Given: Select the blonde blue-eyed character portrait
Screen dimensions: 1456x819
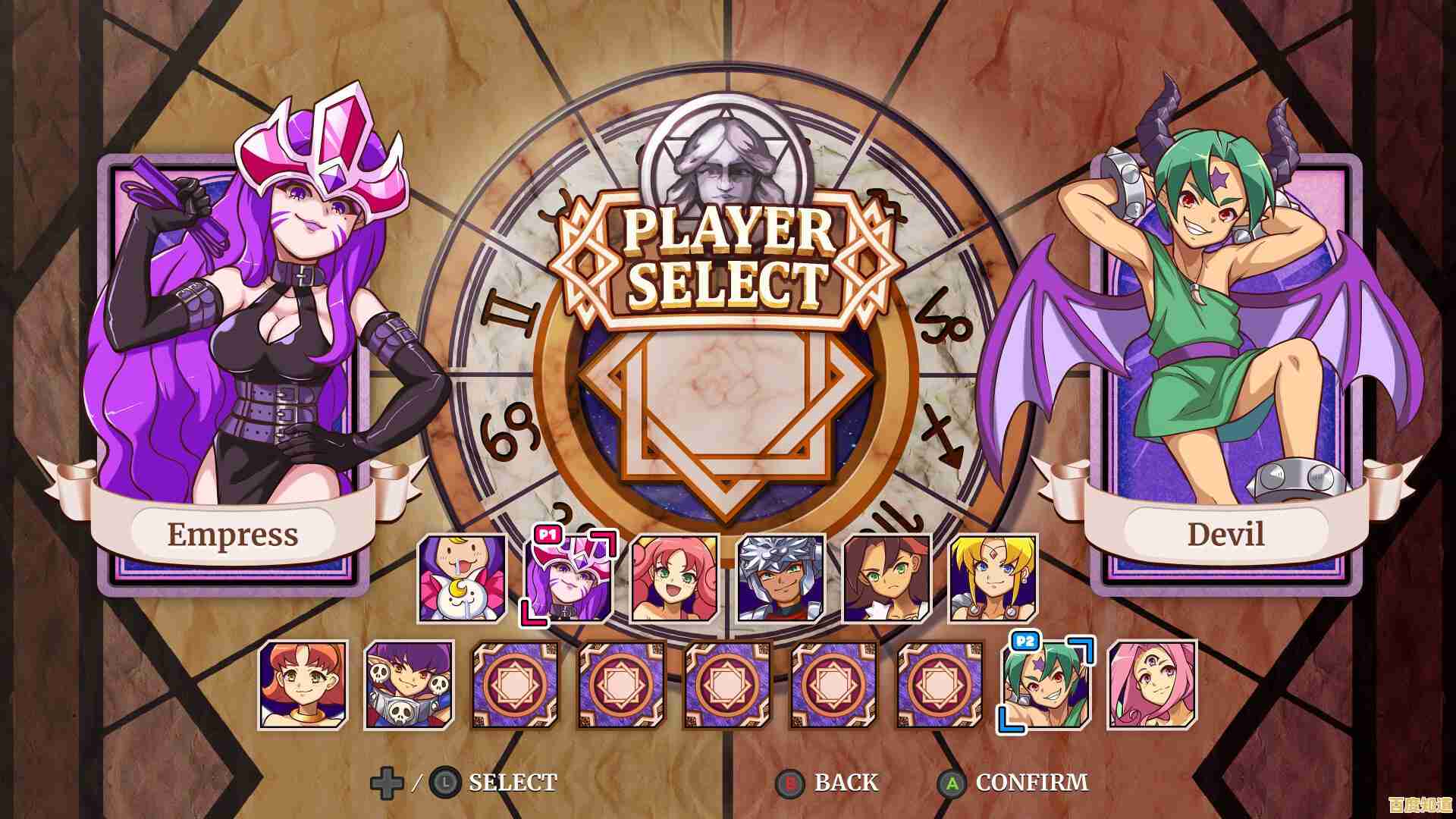Looking at the screenshot, I should (x=993, y=579).
